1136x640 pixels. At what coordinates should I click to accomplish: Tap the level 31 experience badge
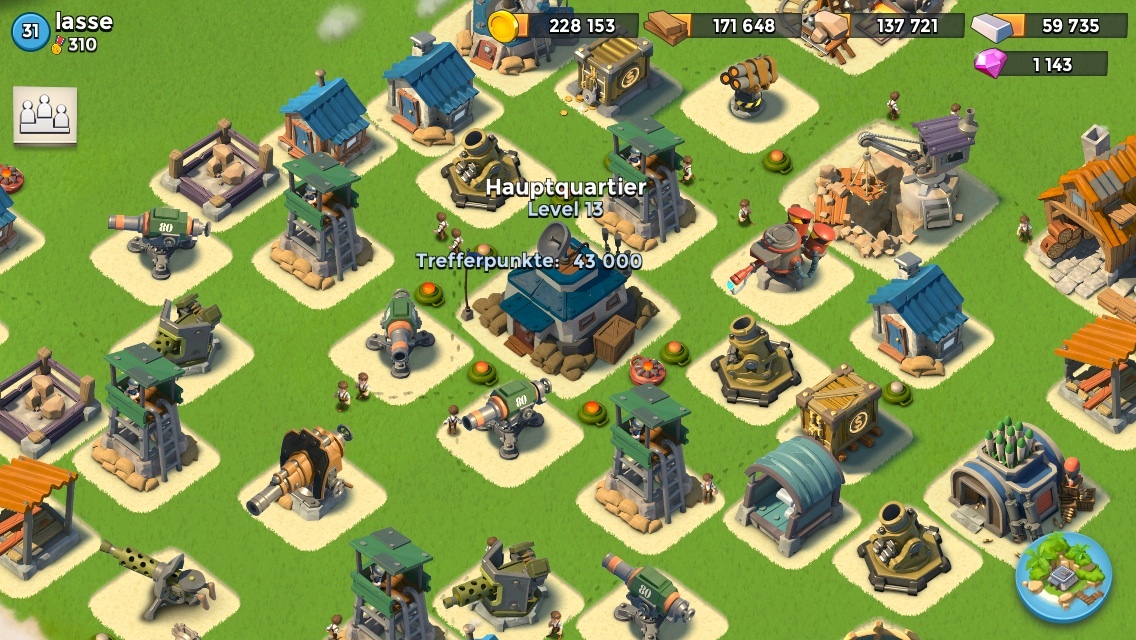point(30,32)
